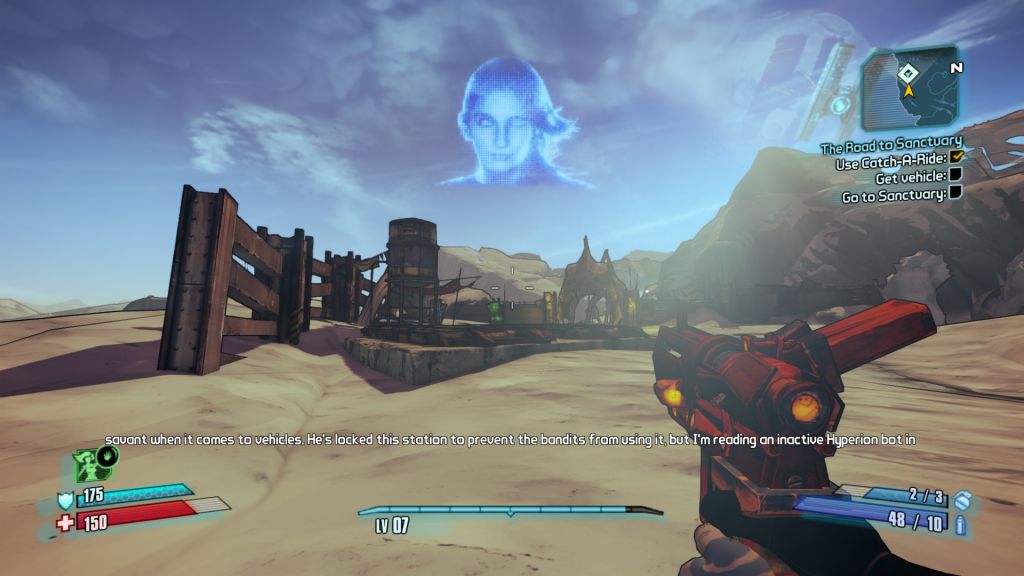Image resolution: width=1024 pixels, height=576 pixels.
Task: Click the Go to Sanctuary objective checkbox
Action: [956, 193]
